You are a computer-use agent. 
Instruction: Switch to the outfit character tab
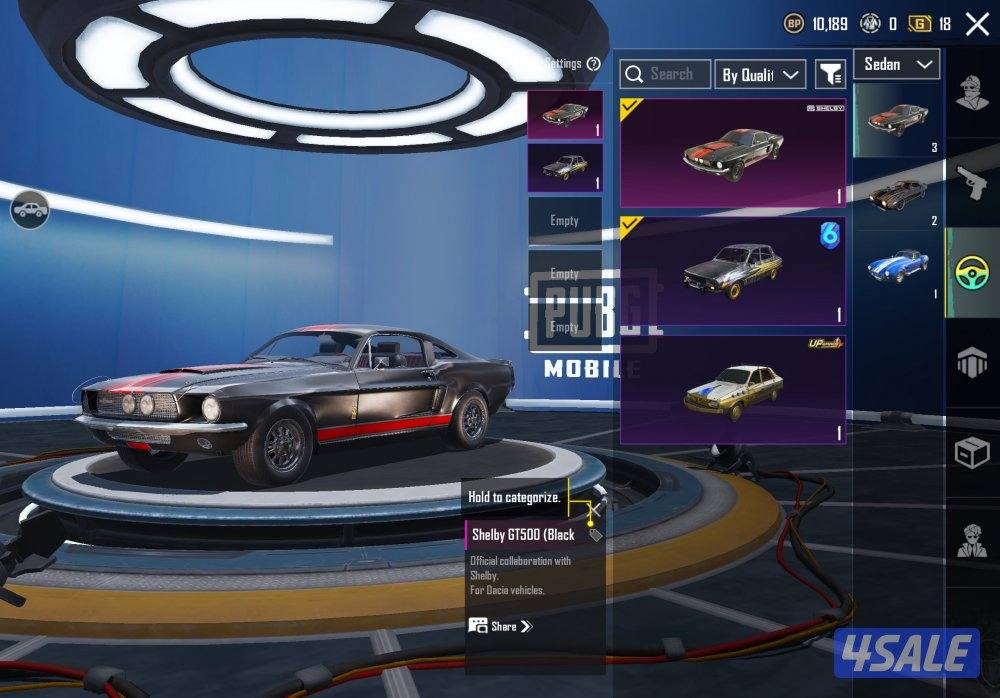click(972, 97)
